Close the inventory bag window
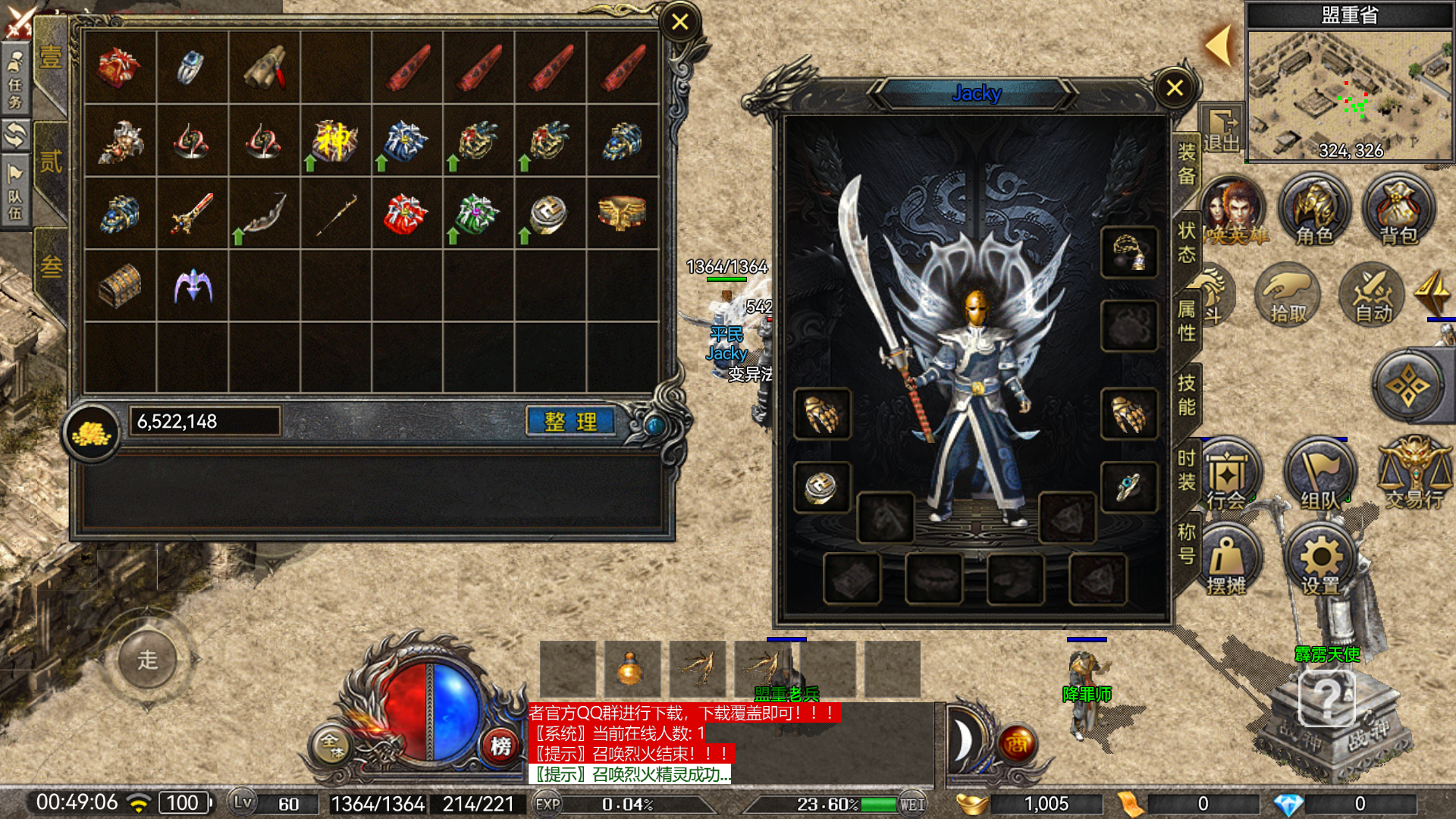The width and height of the screenshot is (1456, 819). point(679,22)
